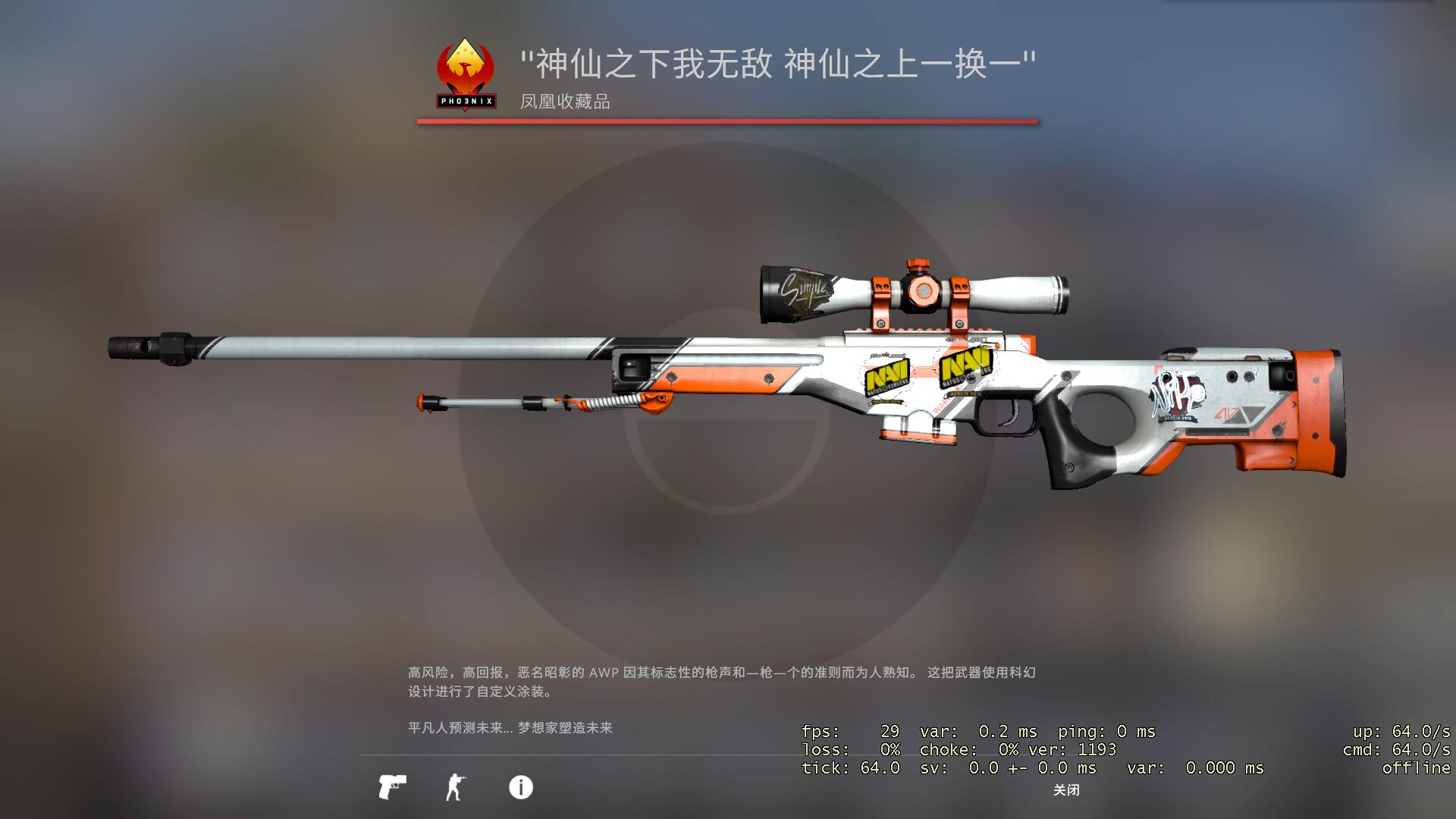Select the pistol weapon view icon
Screen dimensions: 1456x819
392,787
